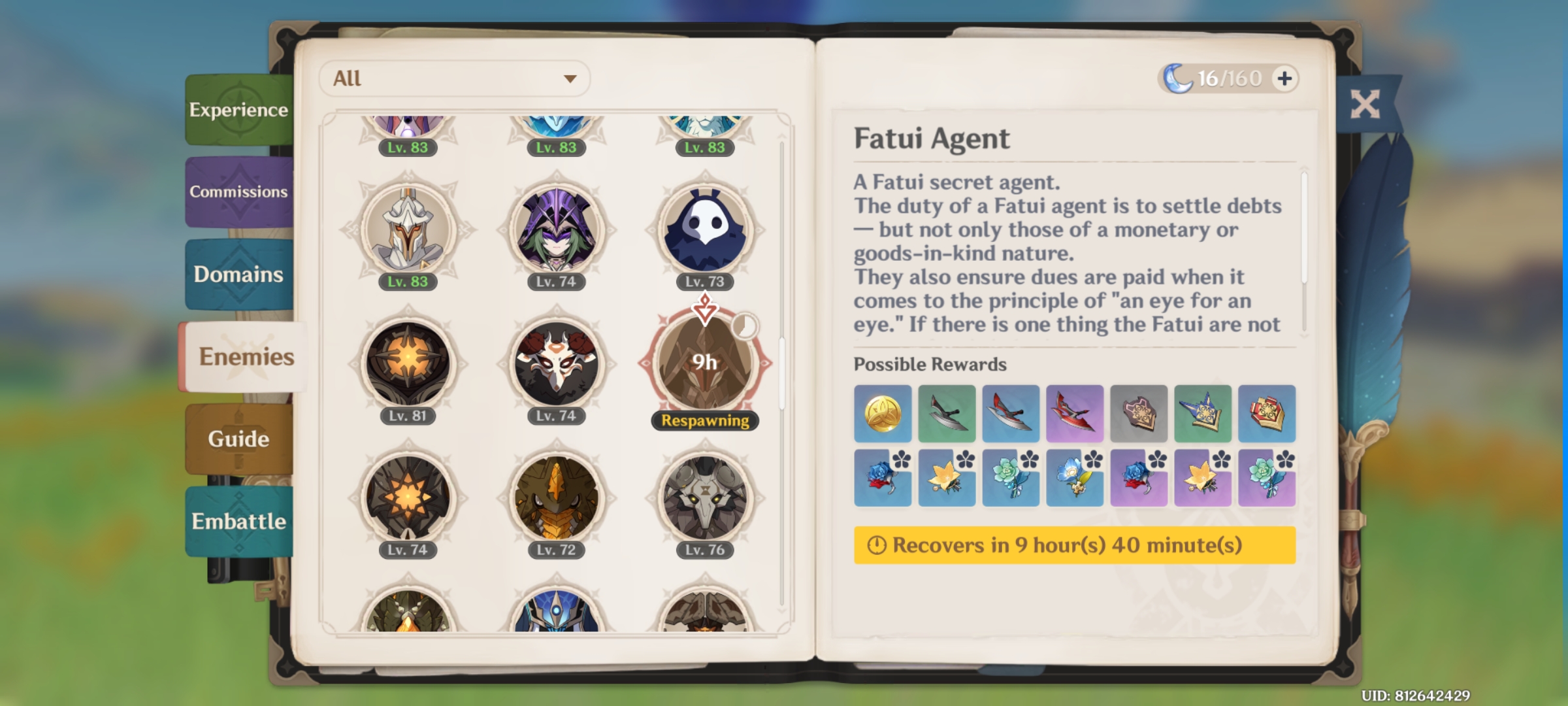This screenshot has width=1568, height=706.
Task: Click the plus button to replenish Original Resin
Action: click(x=1284, y=78)
